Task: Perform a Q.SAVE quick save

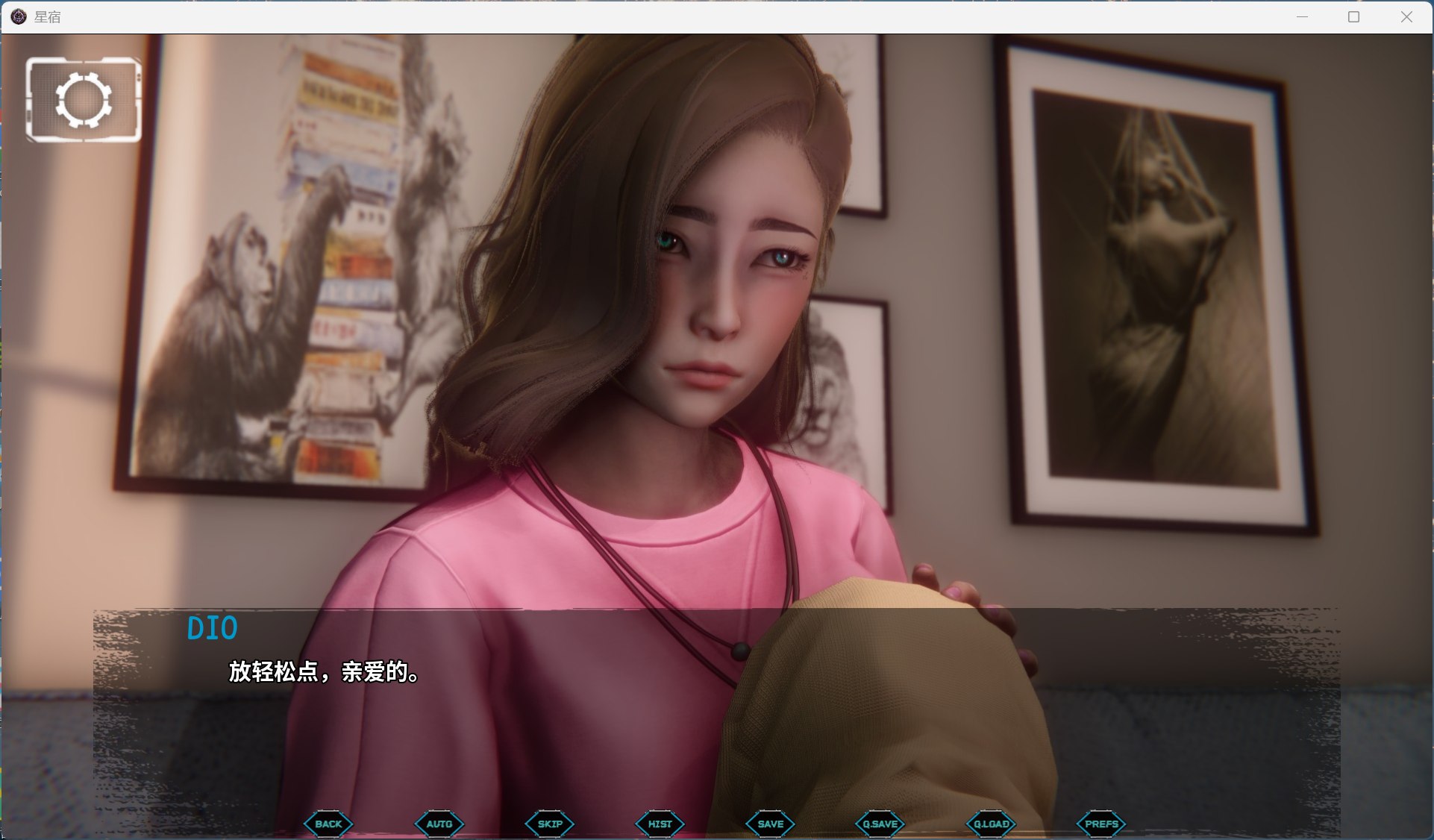Action: (x=880, y=824)
